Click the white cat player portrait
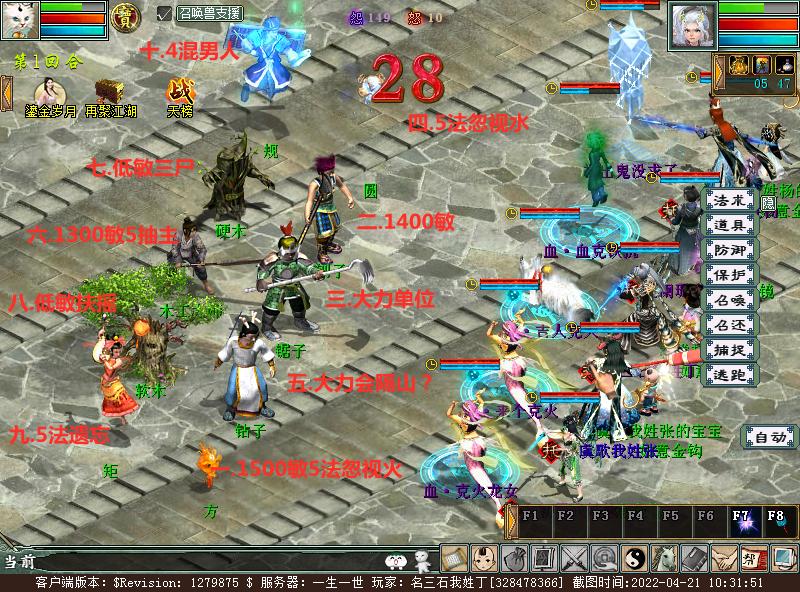The height and width of the screenshot is (592, 800). click(20, 20)
